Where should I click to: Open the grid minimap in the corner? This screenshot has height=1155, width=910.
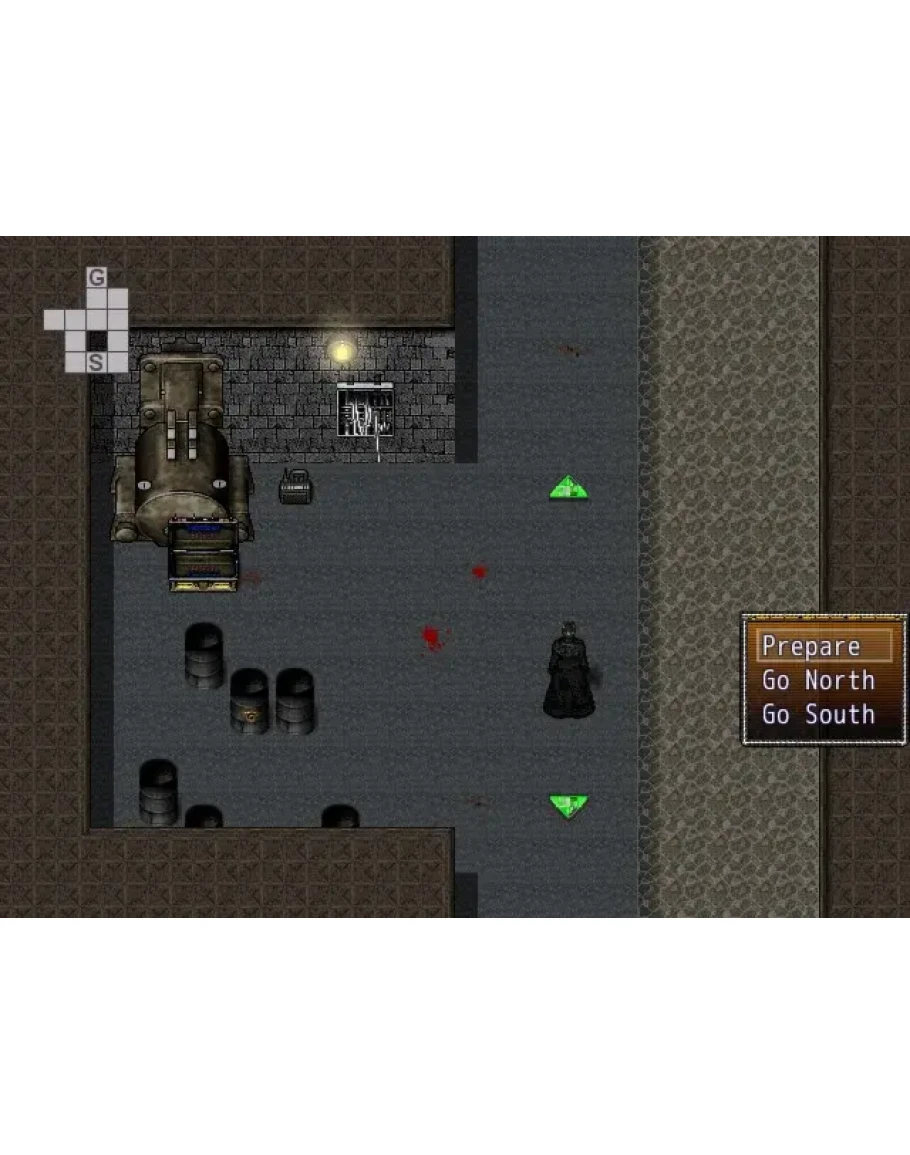coord(87,320)
